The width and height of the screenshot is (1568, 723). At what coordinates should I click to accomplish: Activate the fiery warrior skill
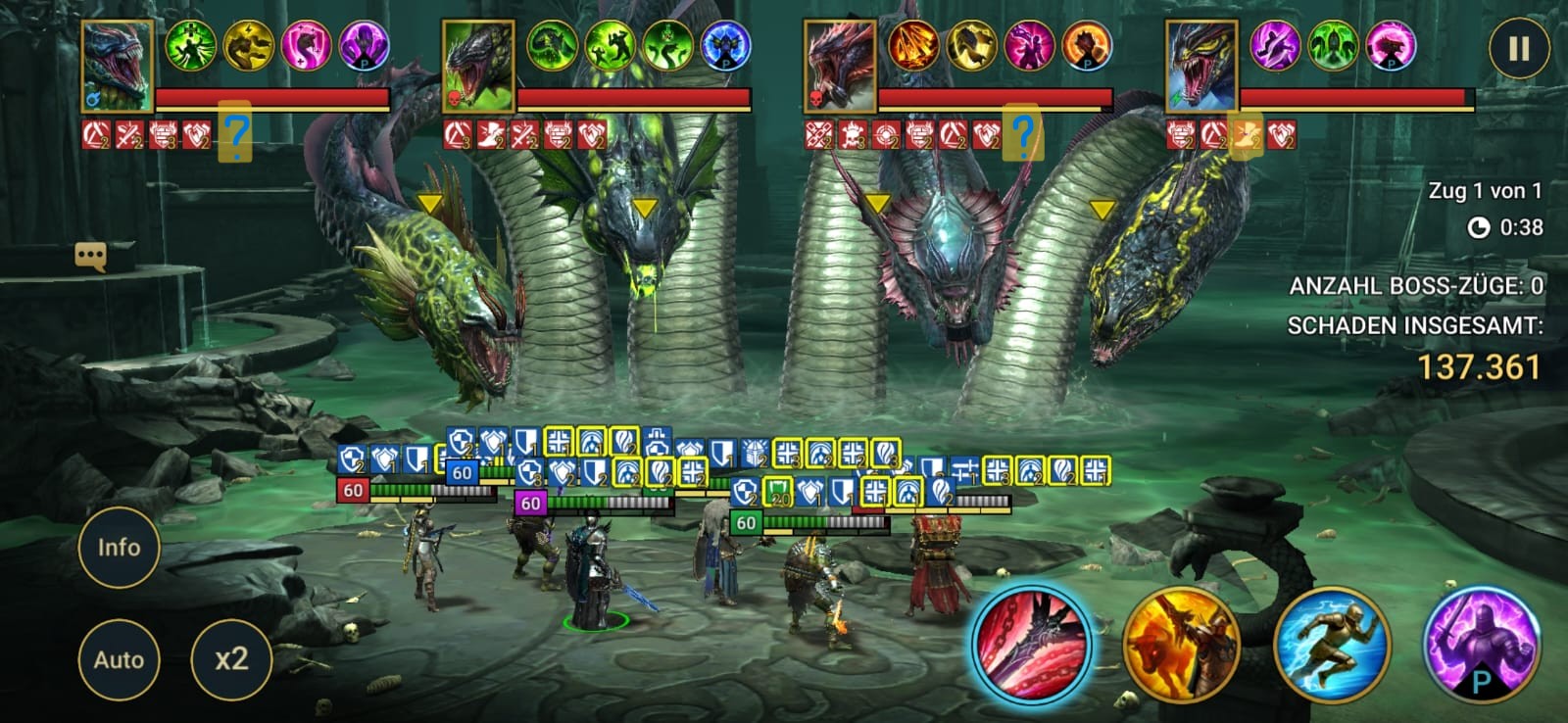(x=1181, y=646)
